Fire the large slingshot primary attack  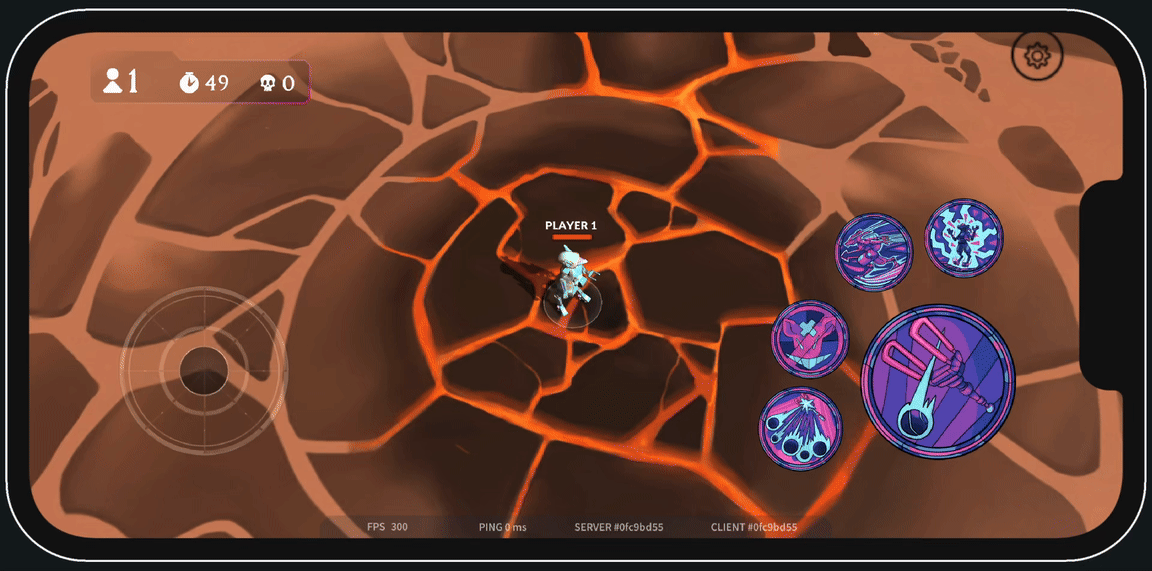[x=938, y=381]
